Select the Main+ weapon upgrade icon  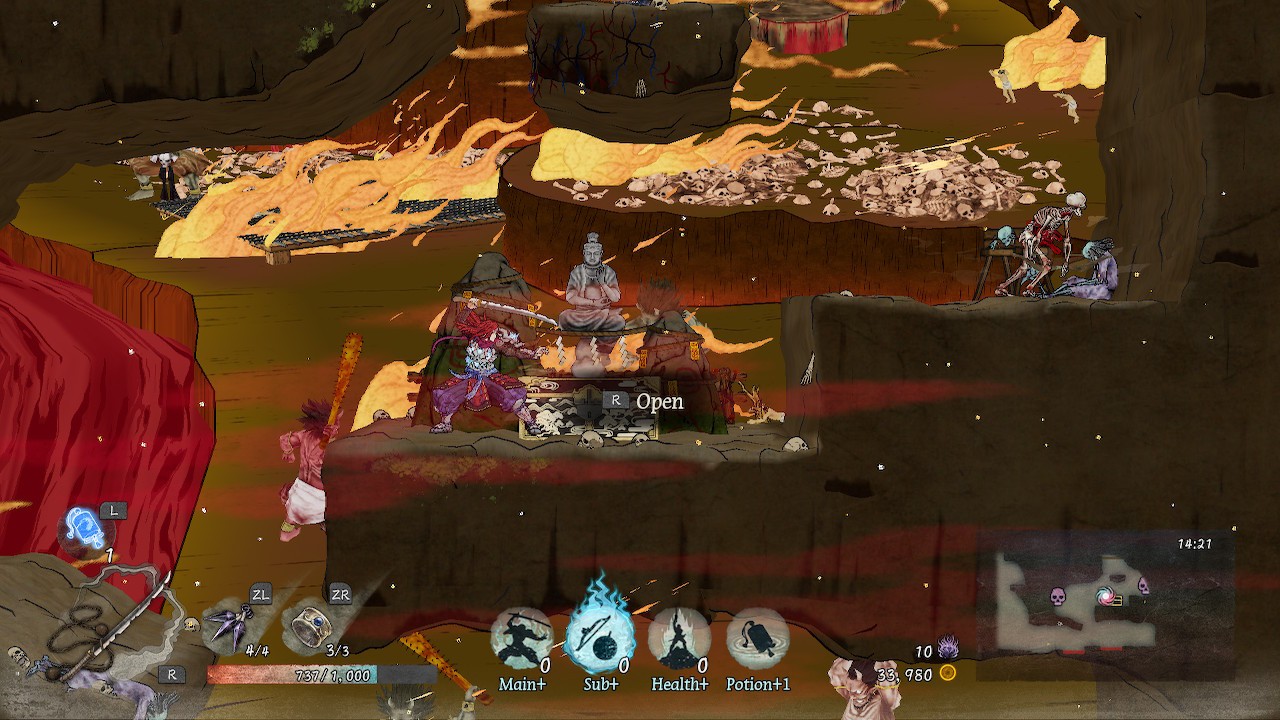(517, 638)
